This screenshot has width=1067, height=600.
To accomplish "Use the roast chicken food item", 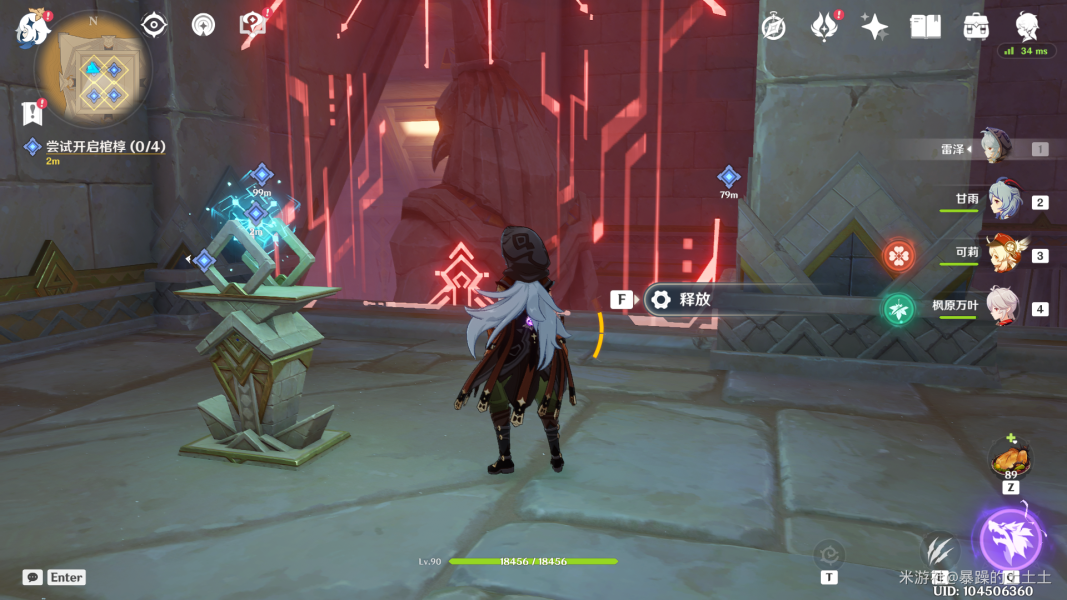I will pos(1011,459).
